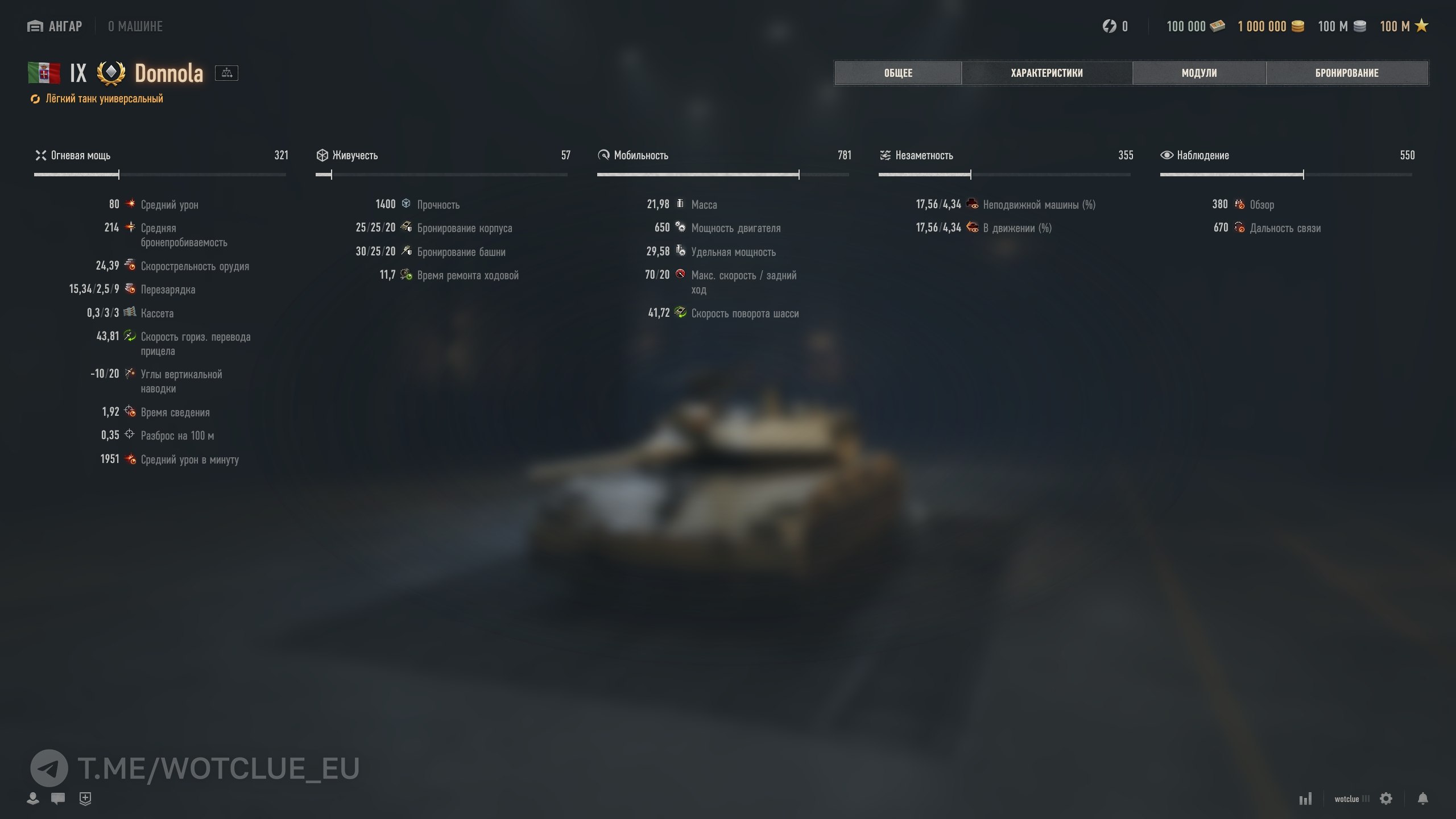
Task: Open the Характеристики tab
Action: 1046,73
